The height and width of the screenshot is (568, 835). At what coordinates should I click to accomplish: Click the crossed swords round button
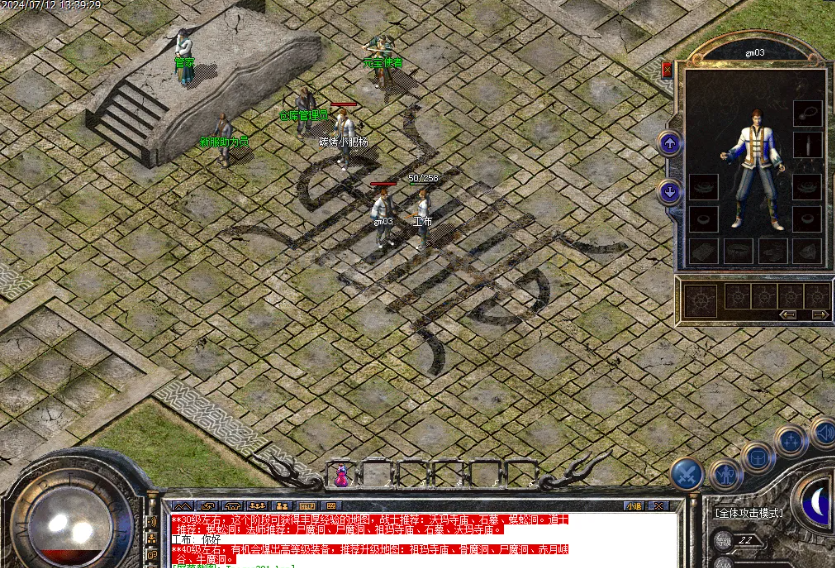(x=687, y=473)
